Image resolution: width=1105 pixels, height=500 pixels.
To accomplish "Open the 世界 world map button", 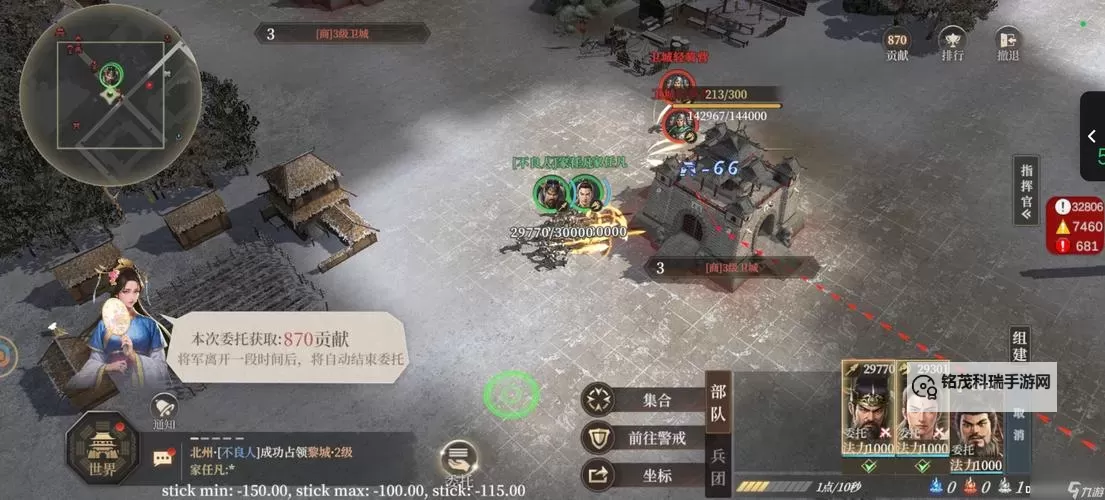I will point(103,452).
